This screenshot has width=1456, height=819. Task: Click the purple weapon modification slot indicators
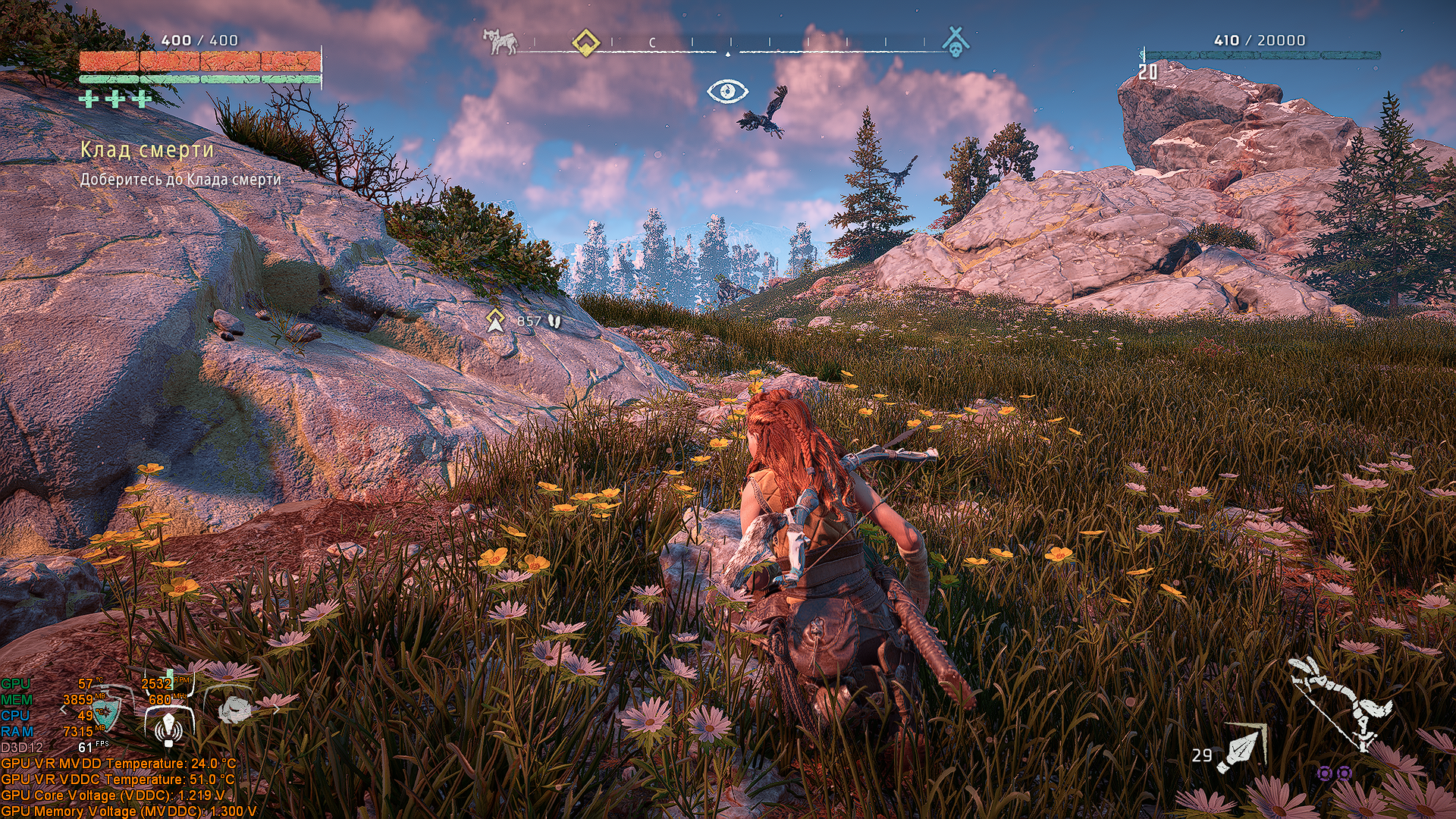pos(1334,773)
